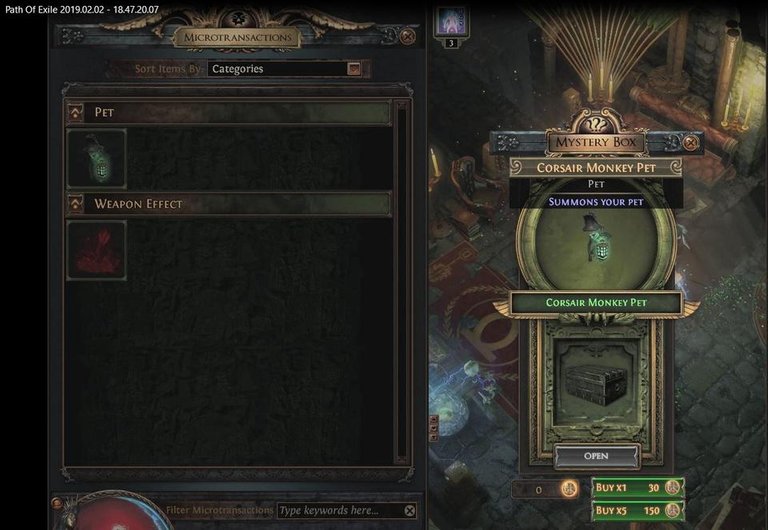Viewport: 768px width, 530px height.
Task: Open the mystery box with the Open button
Action: [596, 456]
